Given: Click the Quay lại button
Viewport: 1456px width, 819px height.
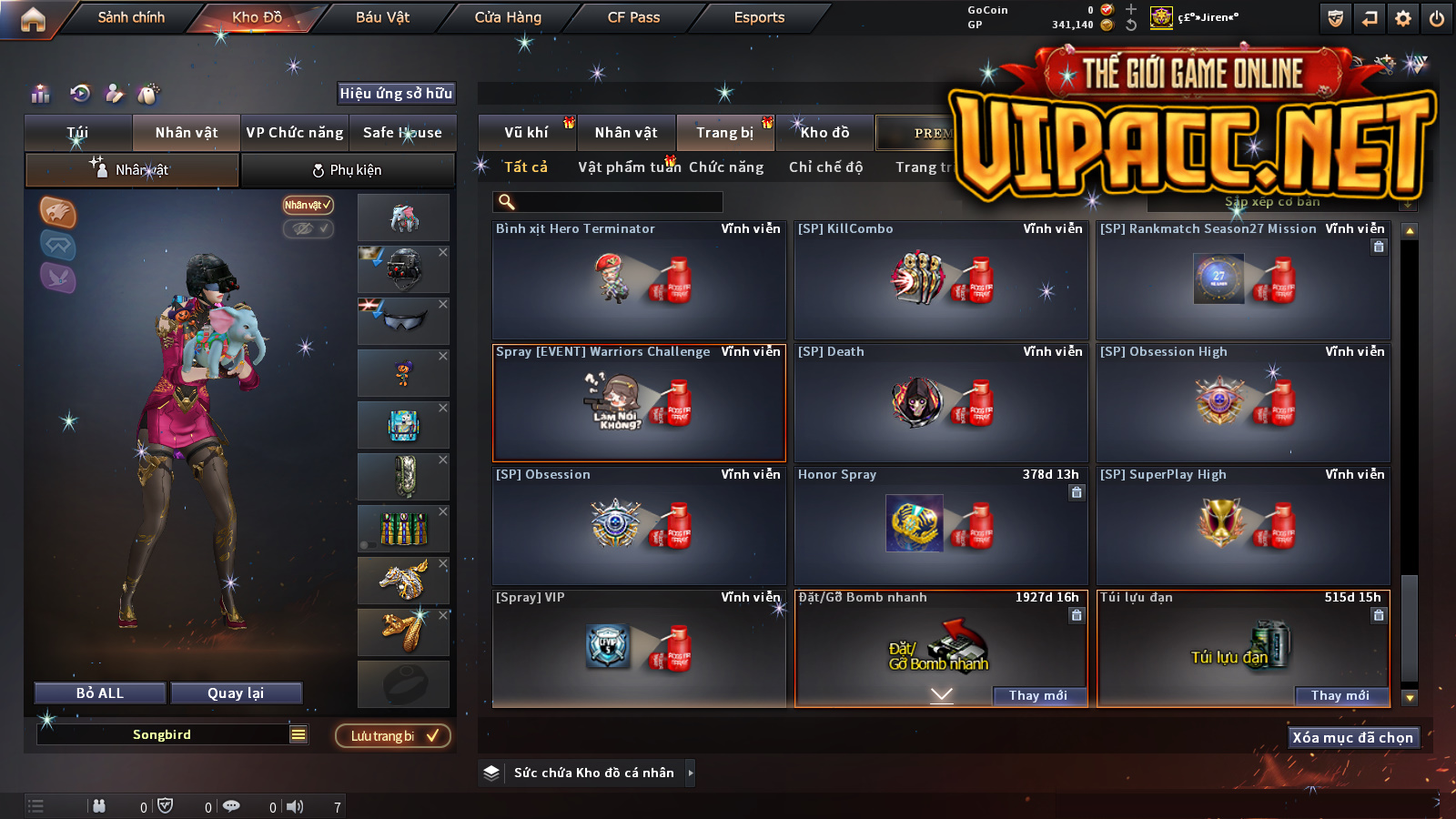Looking at the screenshot, I should click(236, 693).
